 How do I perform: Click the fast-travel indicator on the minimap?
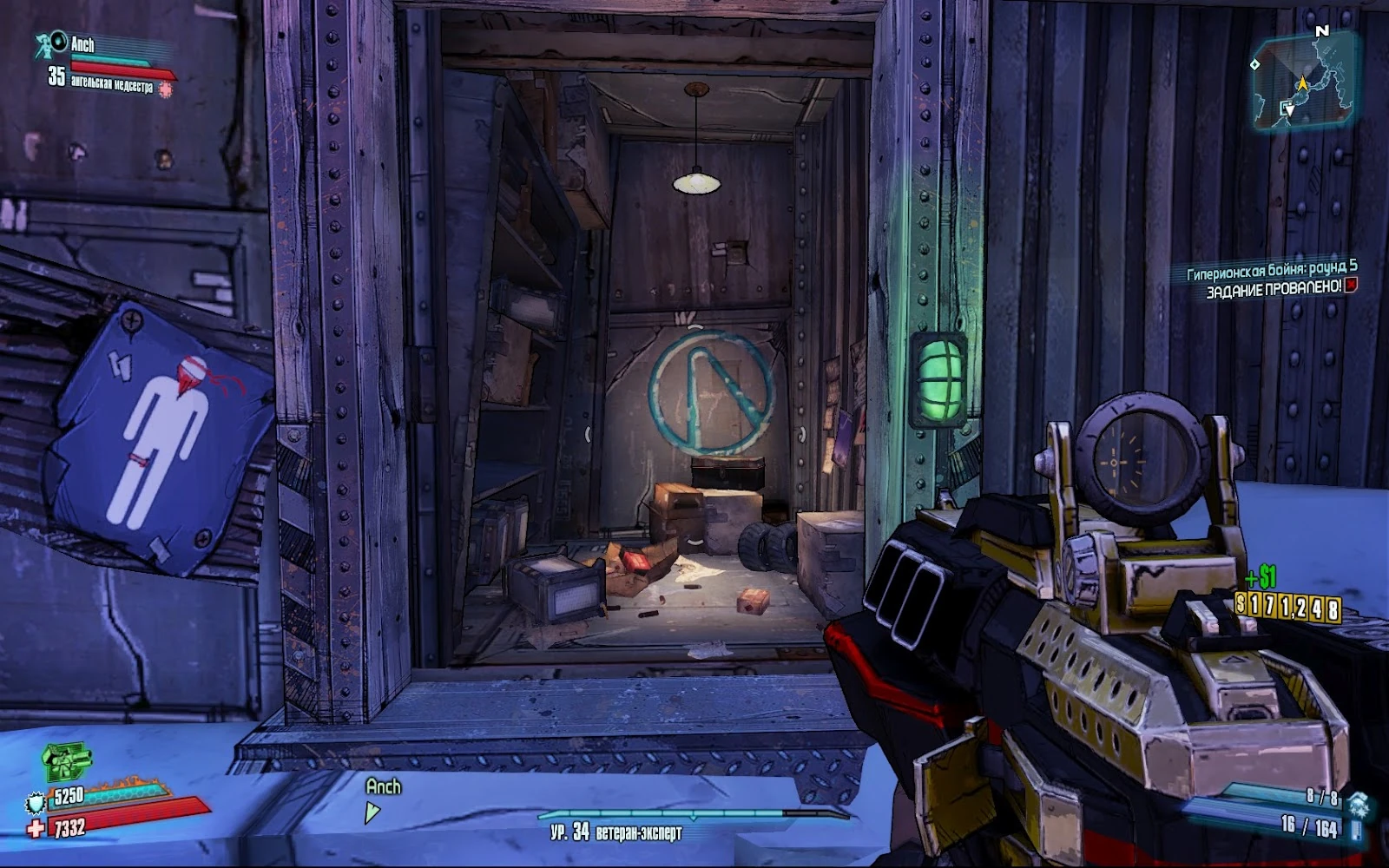click(x=1285, y=108)
